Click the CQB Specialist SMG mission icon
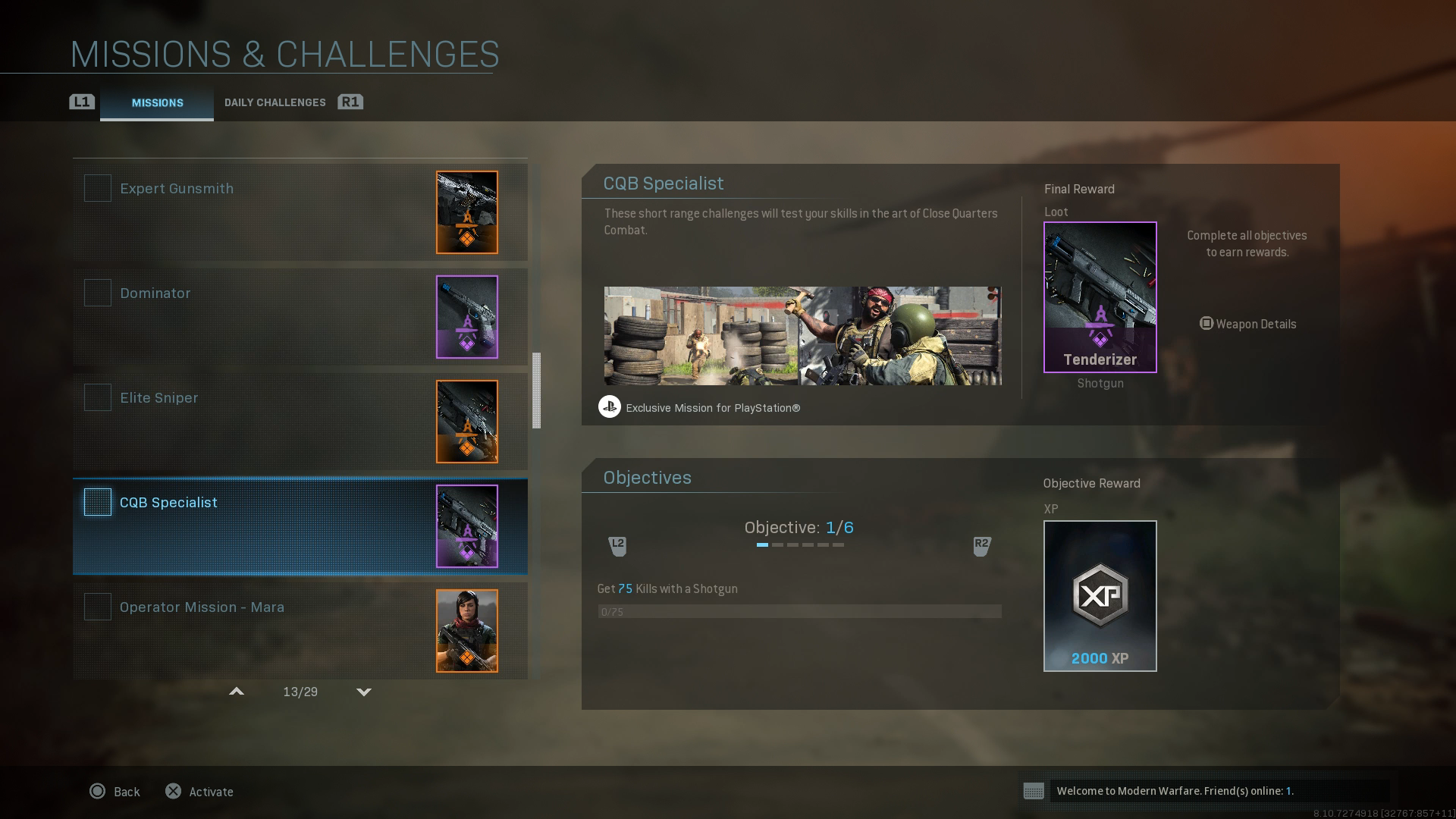The image size is (1456, 819). pyautogui.click(x=467, y=526)
